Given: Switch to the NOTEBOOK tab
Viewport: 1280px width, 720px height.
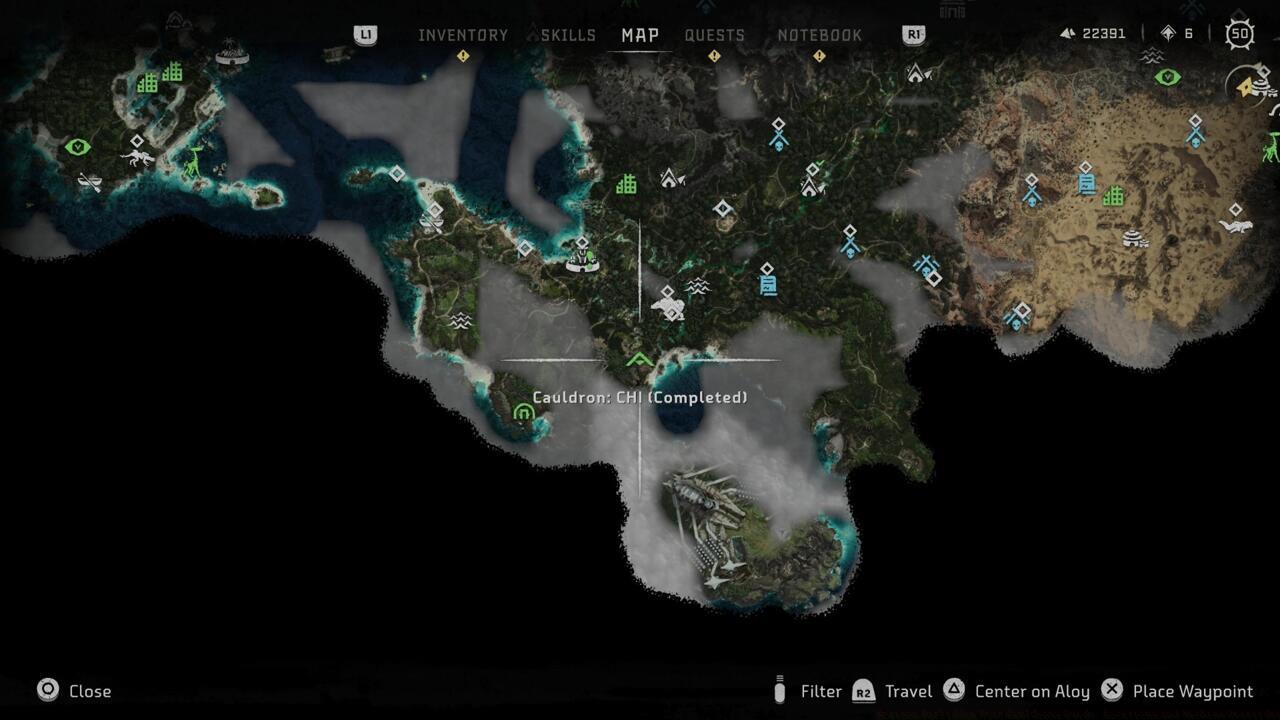Looking at the screenshot, I should [x=820, y=34].
